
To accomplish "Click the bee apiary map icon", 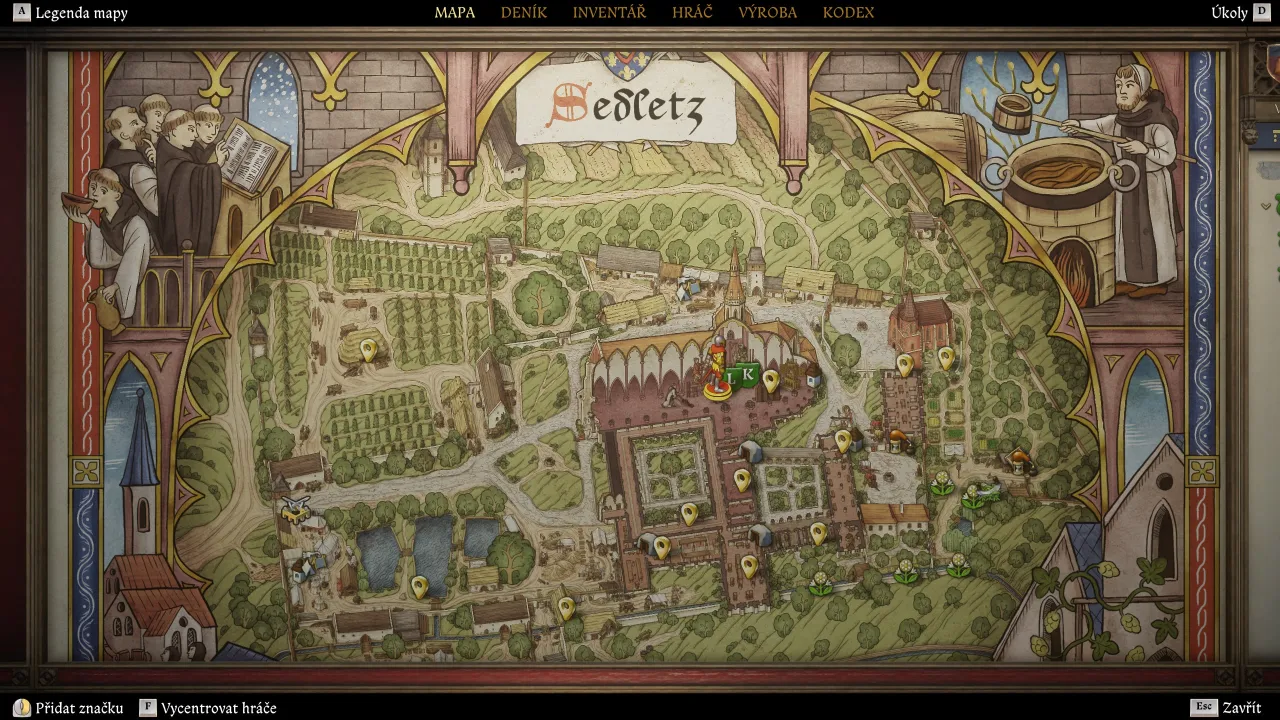I will (295, 510).
